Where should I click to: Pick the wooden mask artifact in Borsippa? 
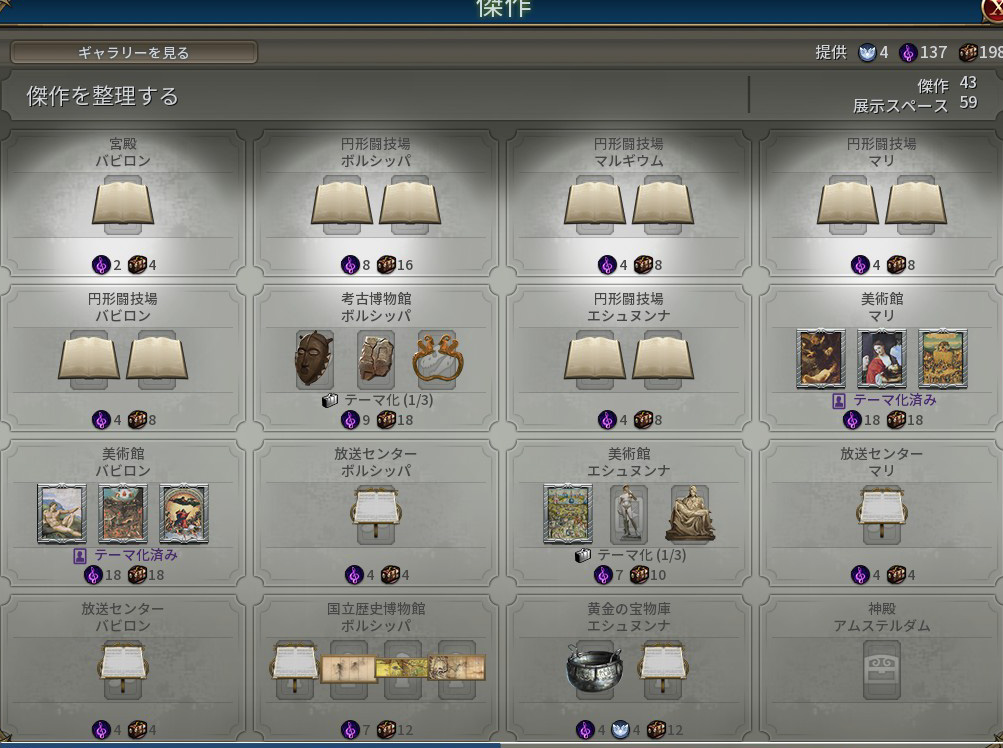click(313, 357)
